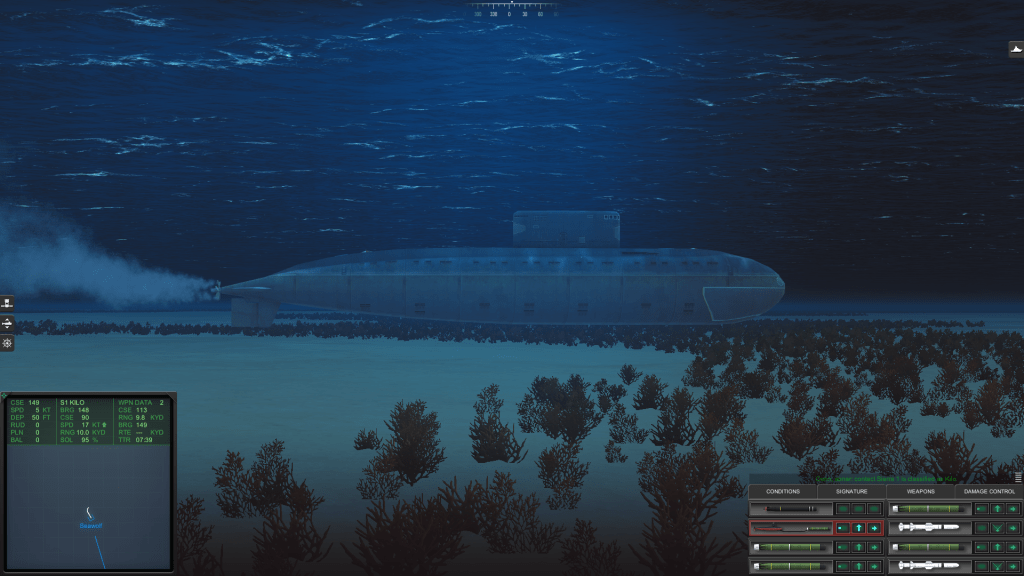Select the Weapons tab
This screenshot has width=1024, height=576.
(x=920, y=491)
